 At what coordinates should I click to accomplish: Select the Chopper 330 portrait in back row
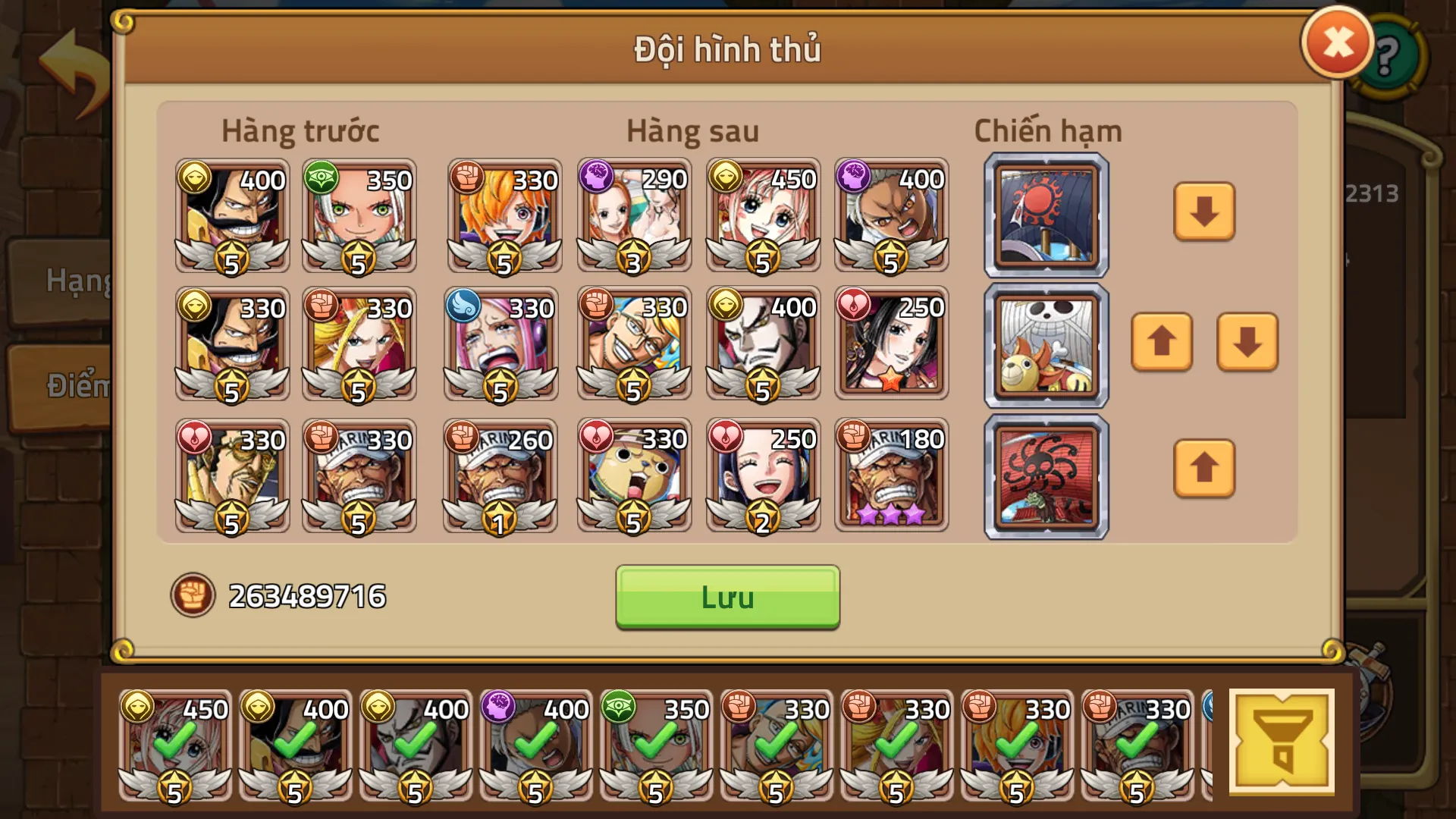point(632,474)
